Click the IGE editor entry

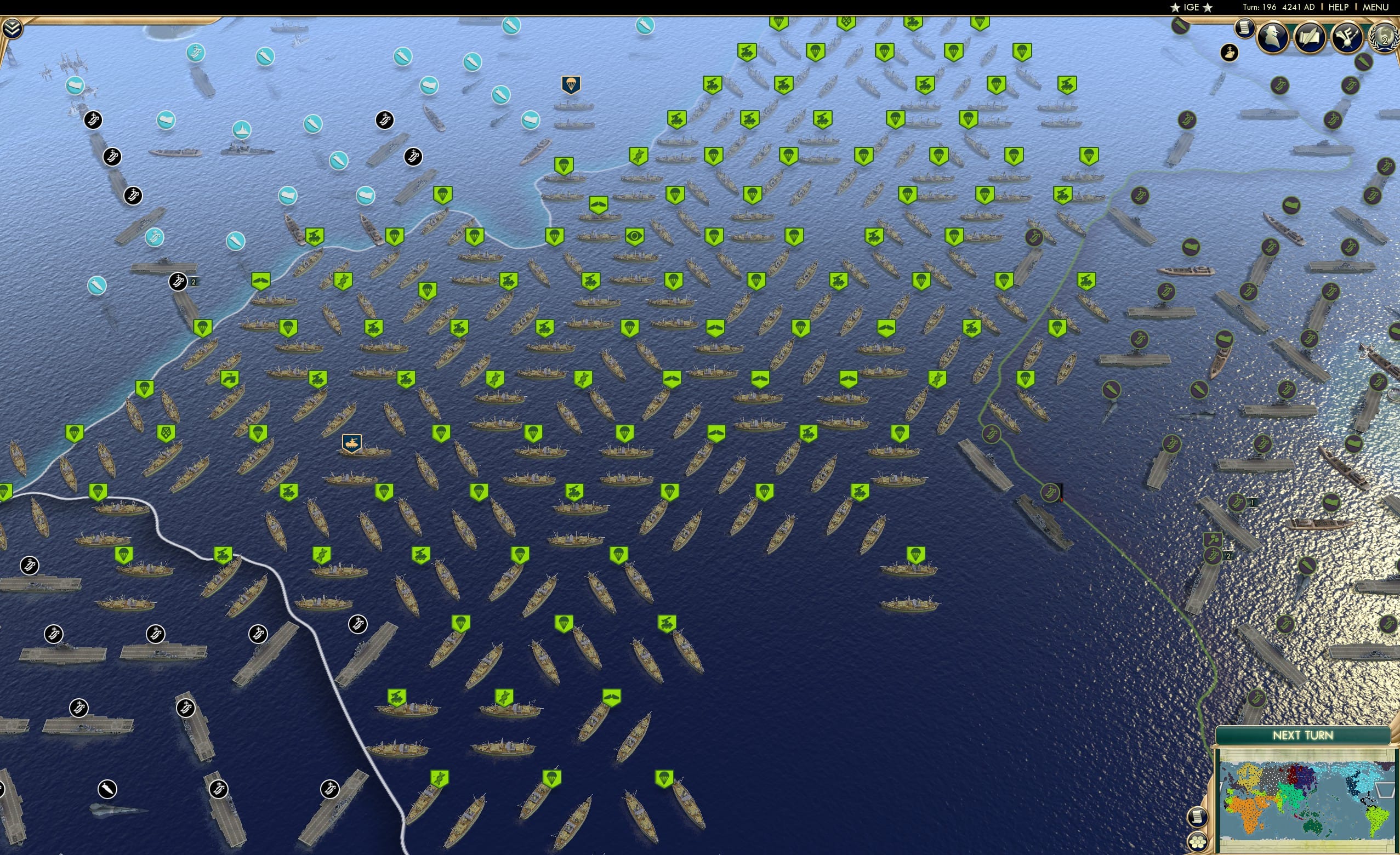point(1191,7)
